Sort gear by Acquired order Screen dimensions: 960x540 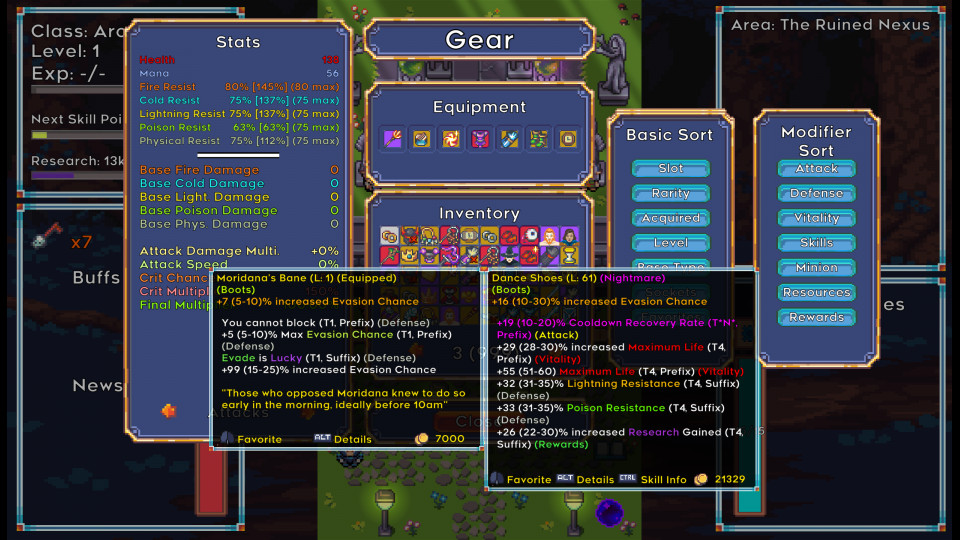tap(670, 218)
